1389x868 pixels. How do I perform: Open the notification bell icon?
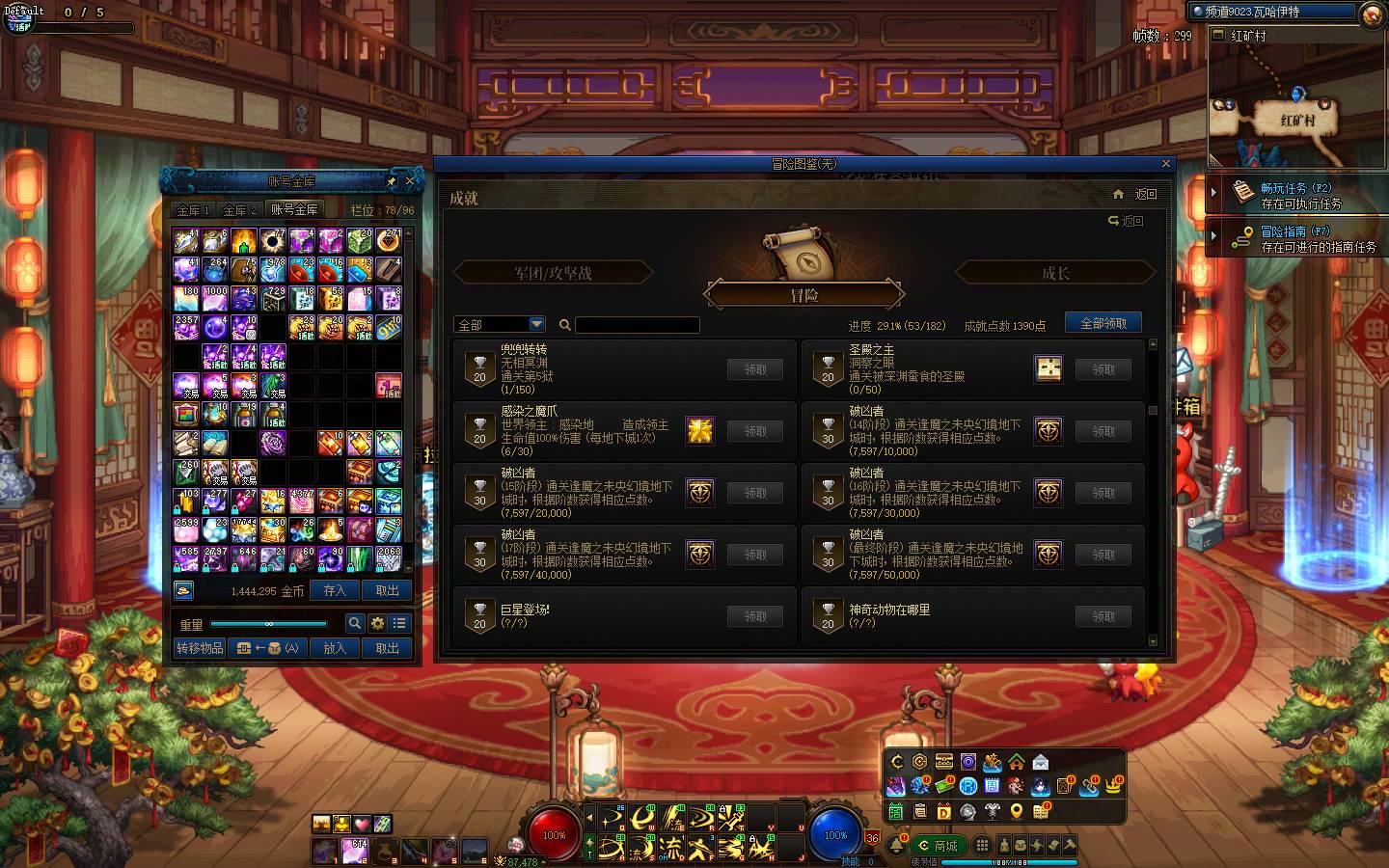[x=896, y=846]
